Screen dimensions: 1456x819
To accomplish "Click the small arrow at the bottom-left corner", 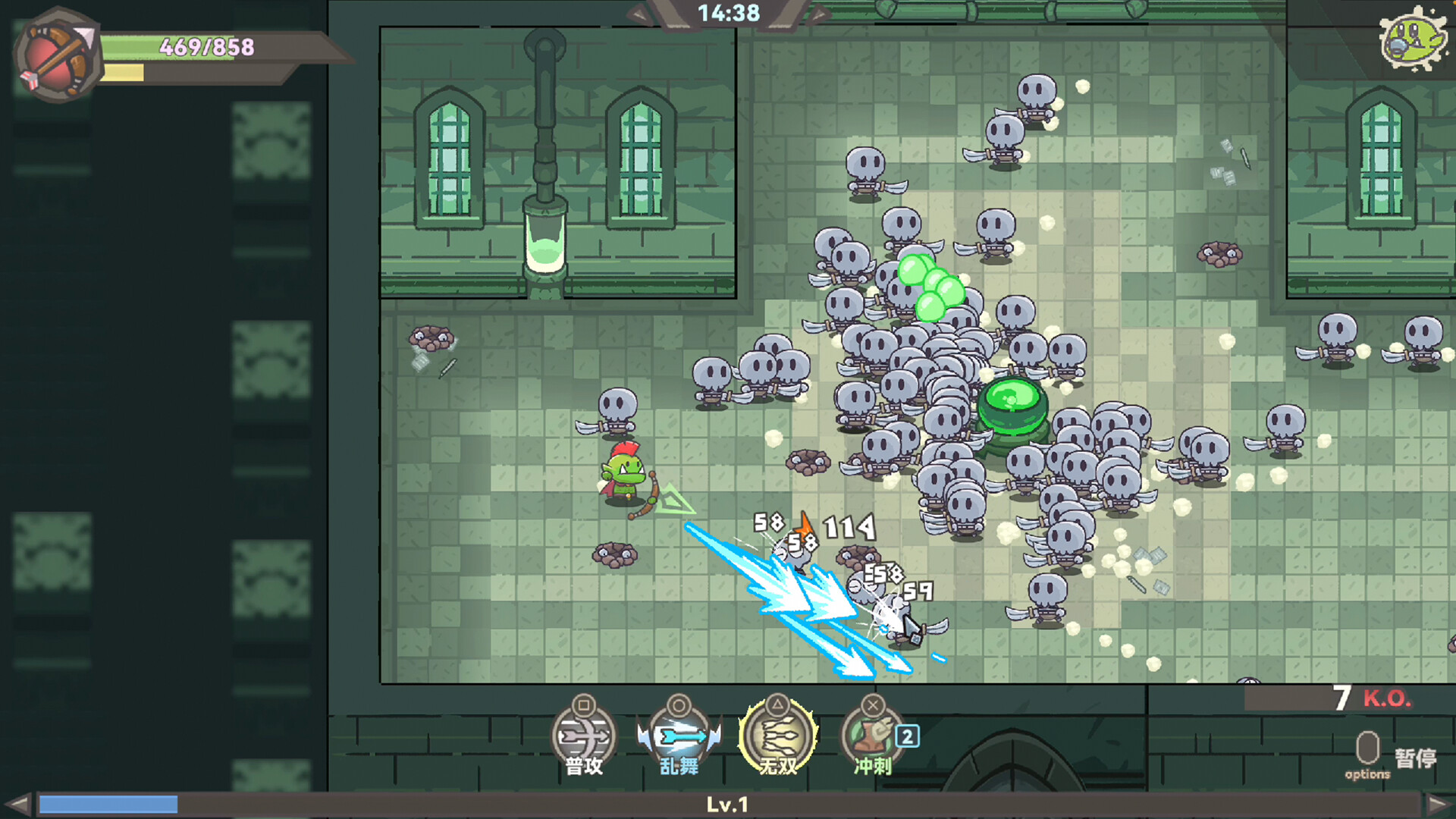I will pos(17,805).
